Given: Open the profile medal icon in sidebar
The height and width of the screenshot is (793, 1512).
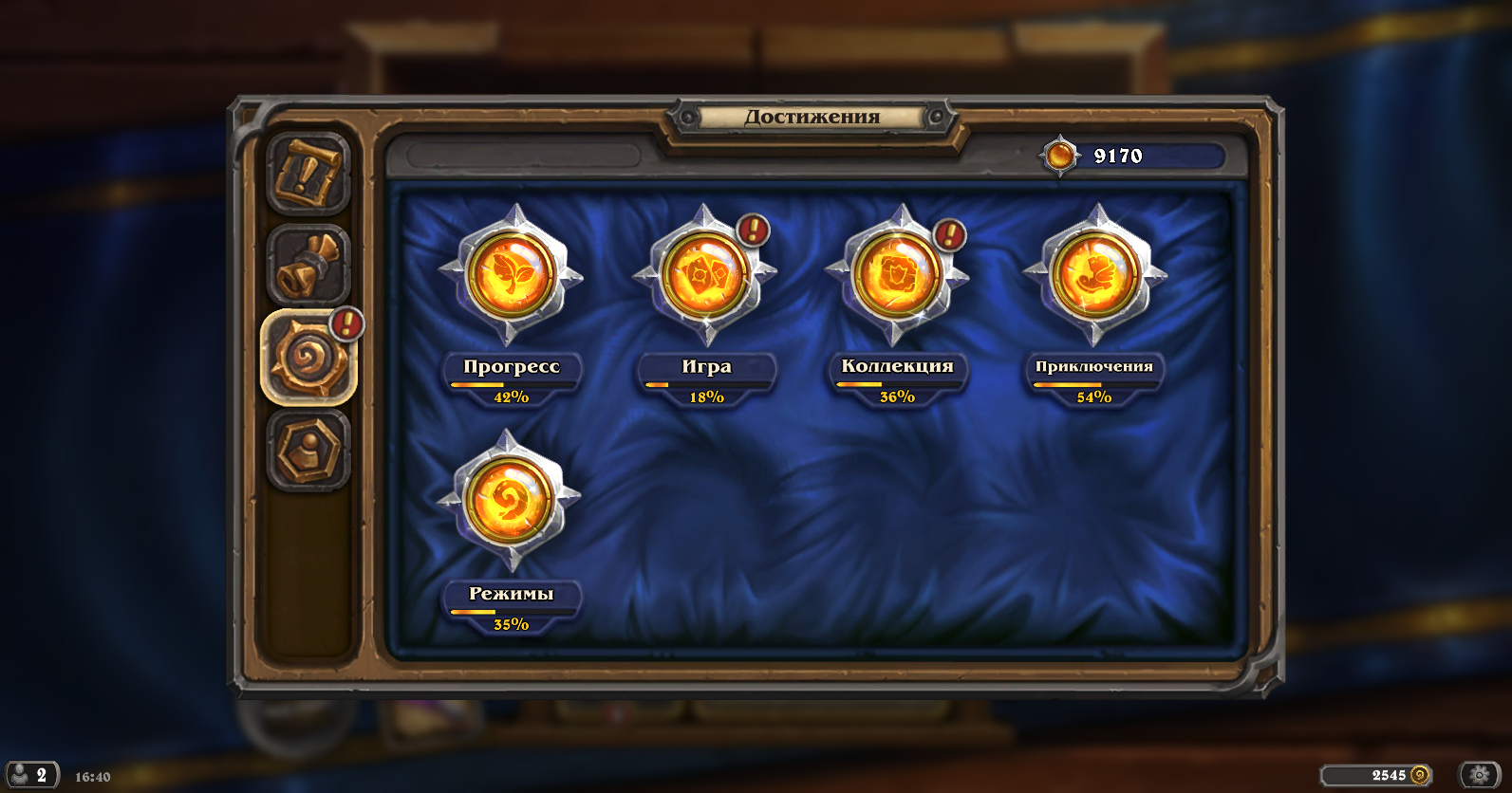Looking at the screenshot, I should 308,444.
